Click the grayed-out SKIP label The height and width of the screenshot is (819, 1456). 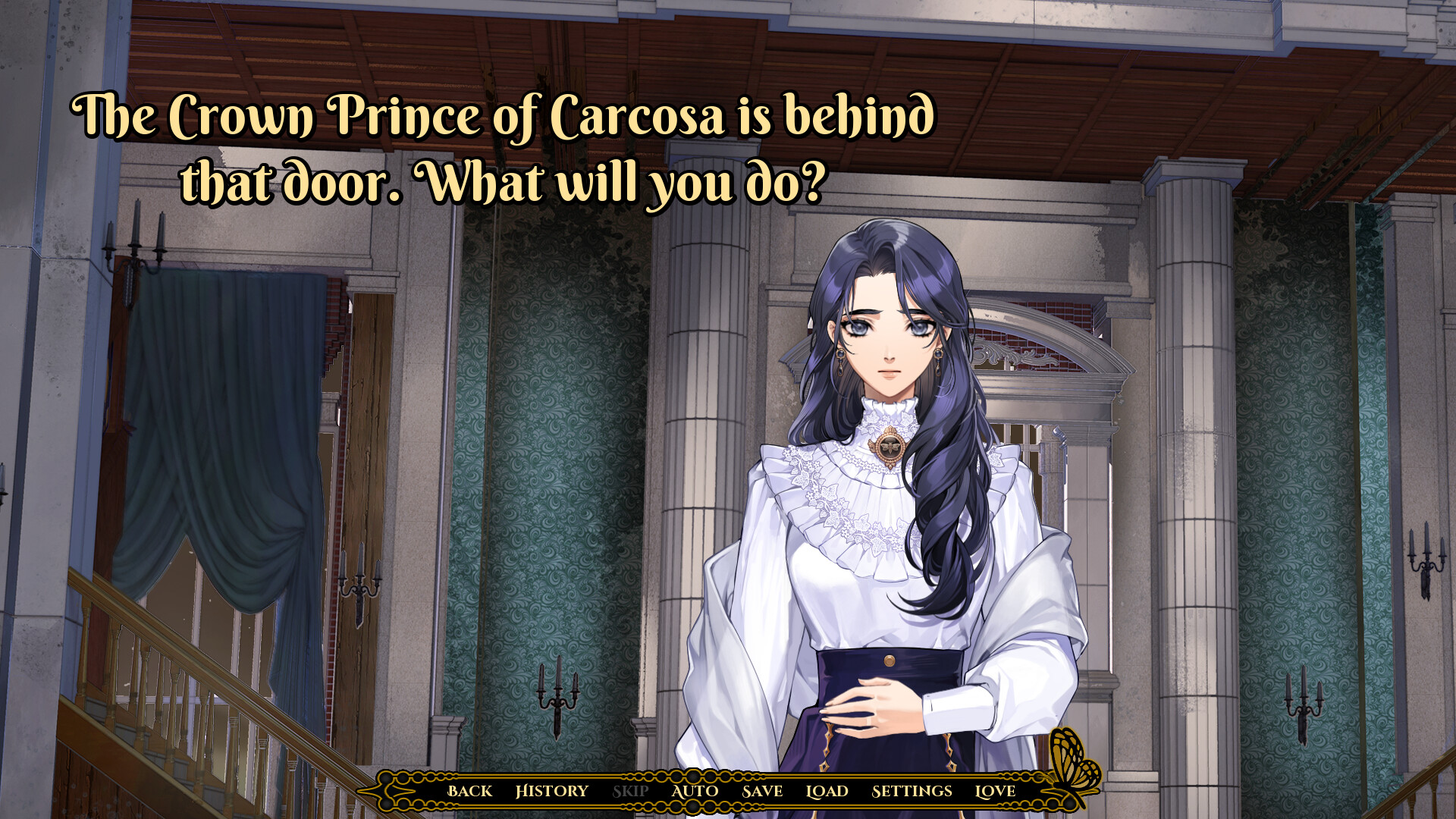(x=631, y=791)
